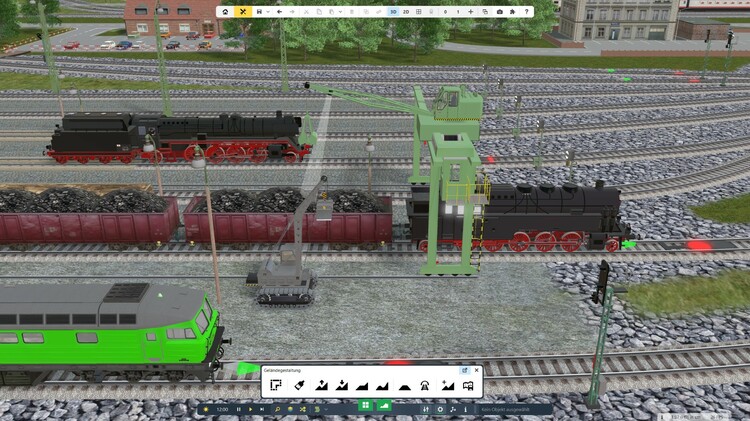Switch to the 3D view

[393, 11]
